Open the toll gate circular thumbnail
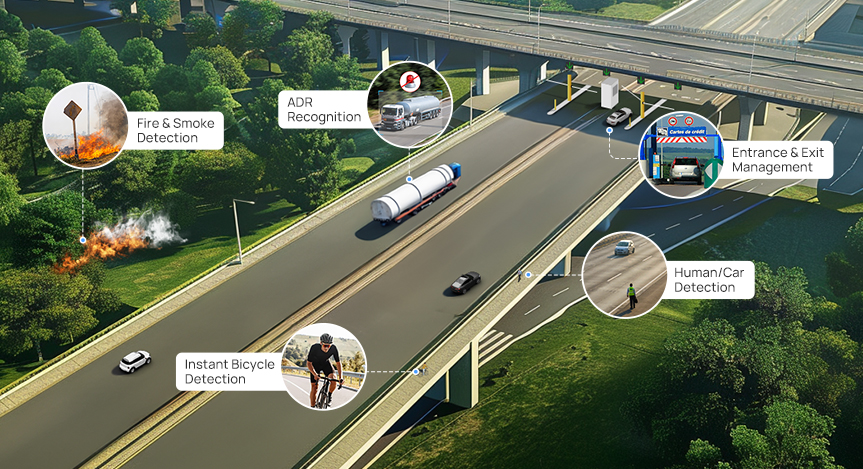 click(x=681, y=155)
